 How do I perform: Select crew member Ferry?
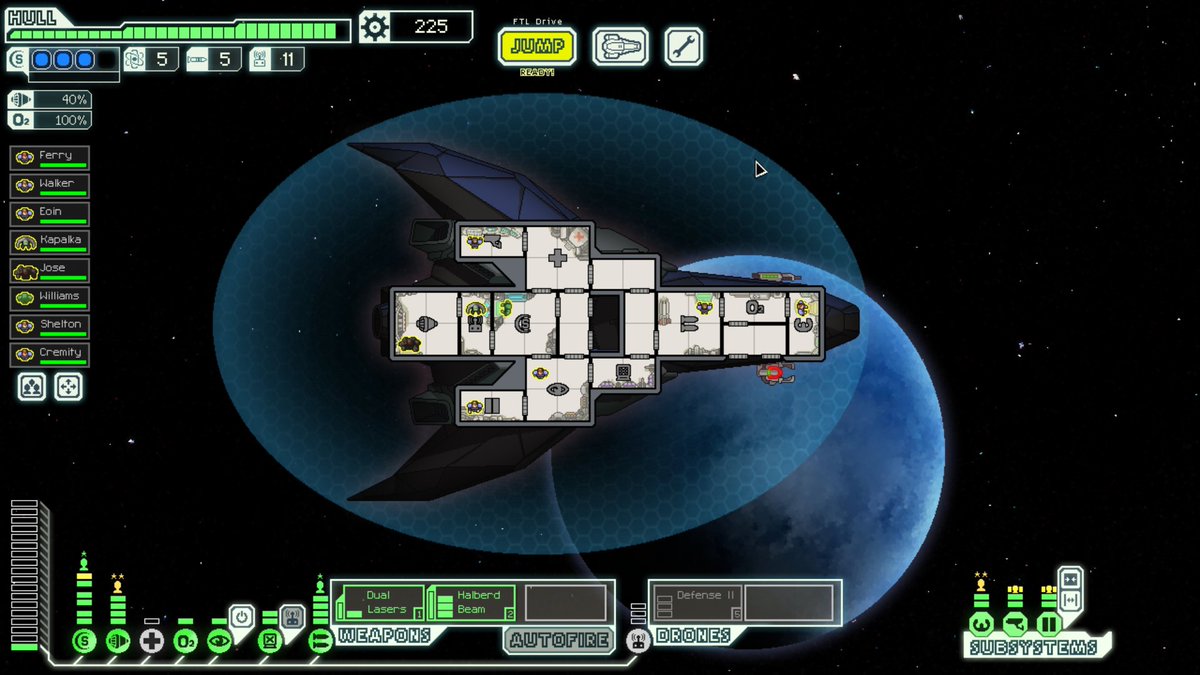click(x=50, y=157)
